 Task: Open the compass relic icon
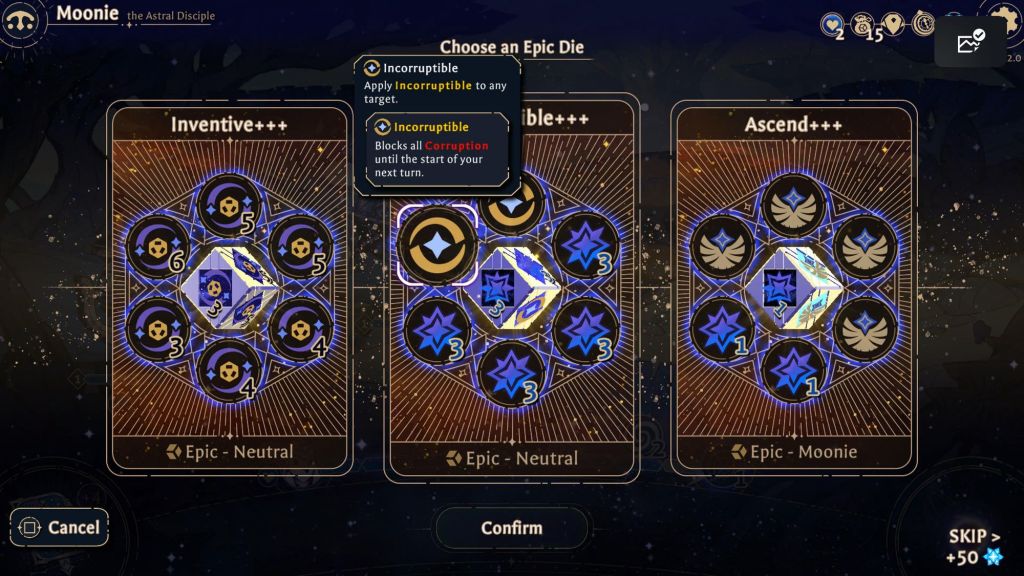923,24
